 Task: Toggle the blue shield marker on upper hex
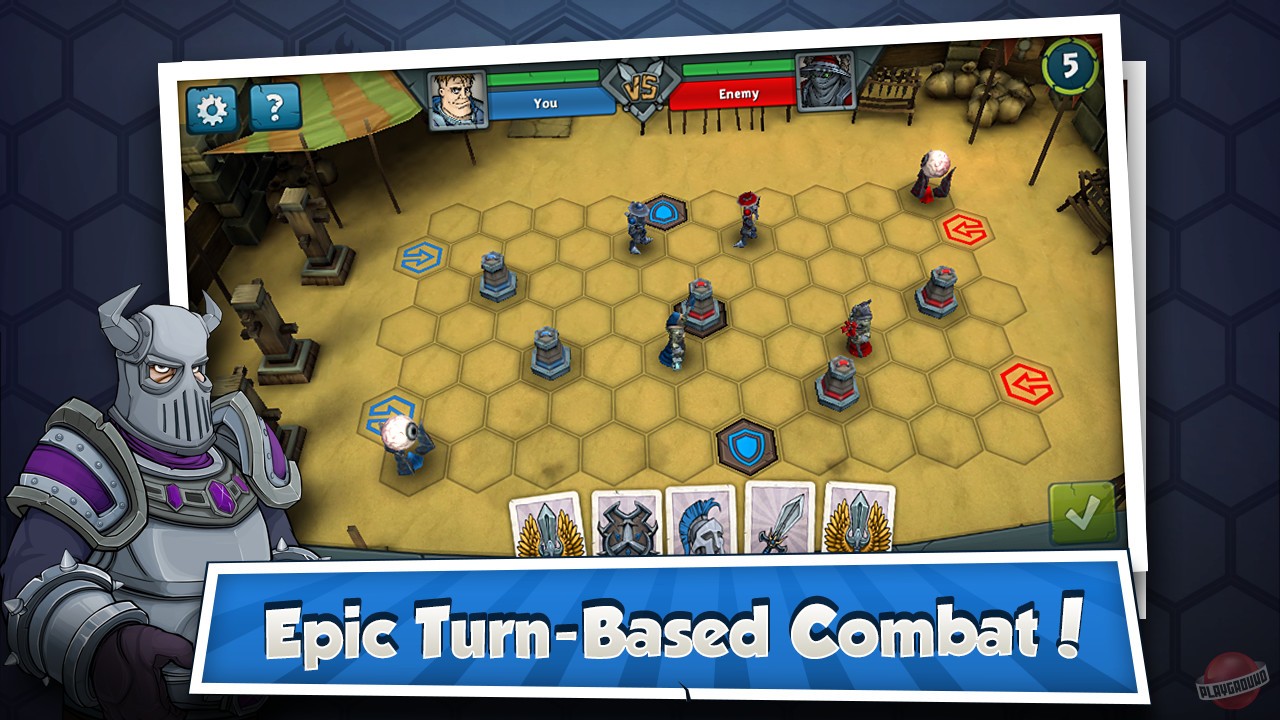pos(662,209)
